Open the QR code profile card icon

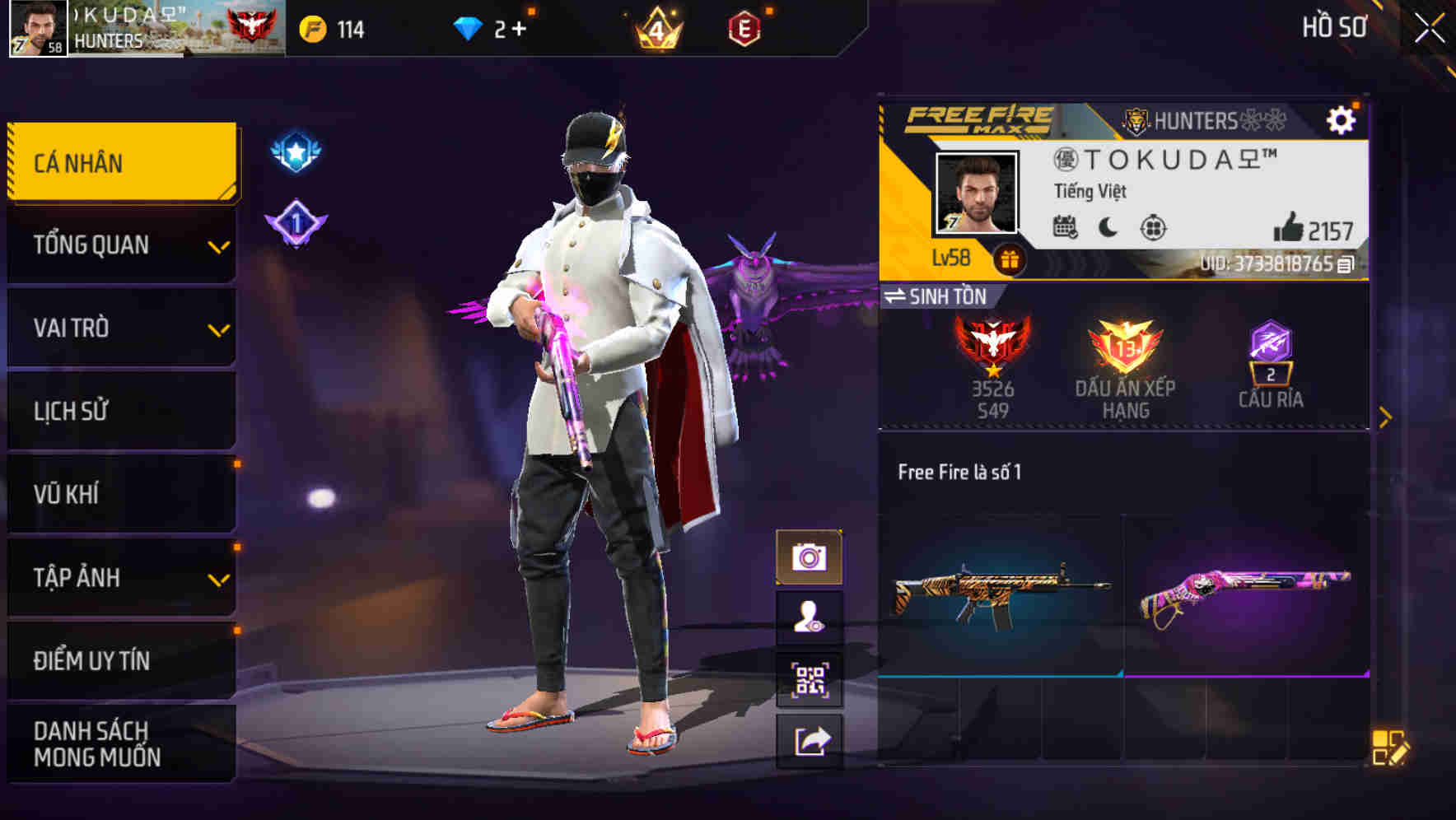coord(811,678)
